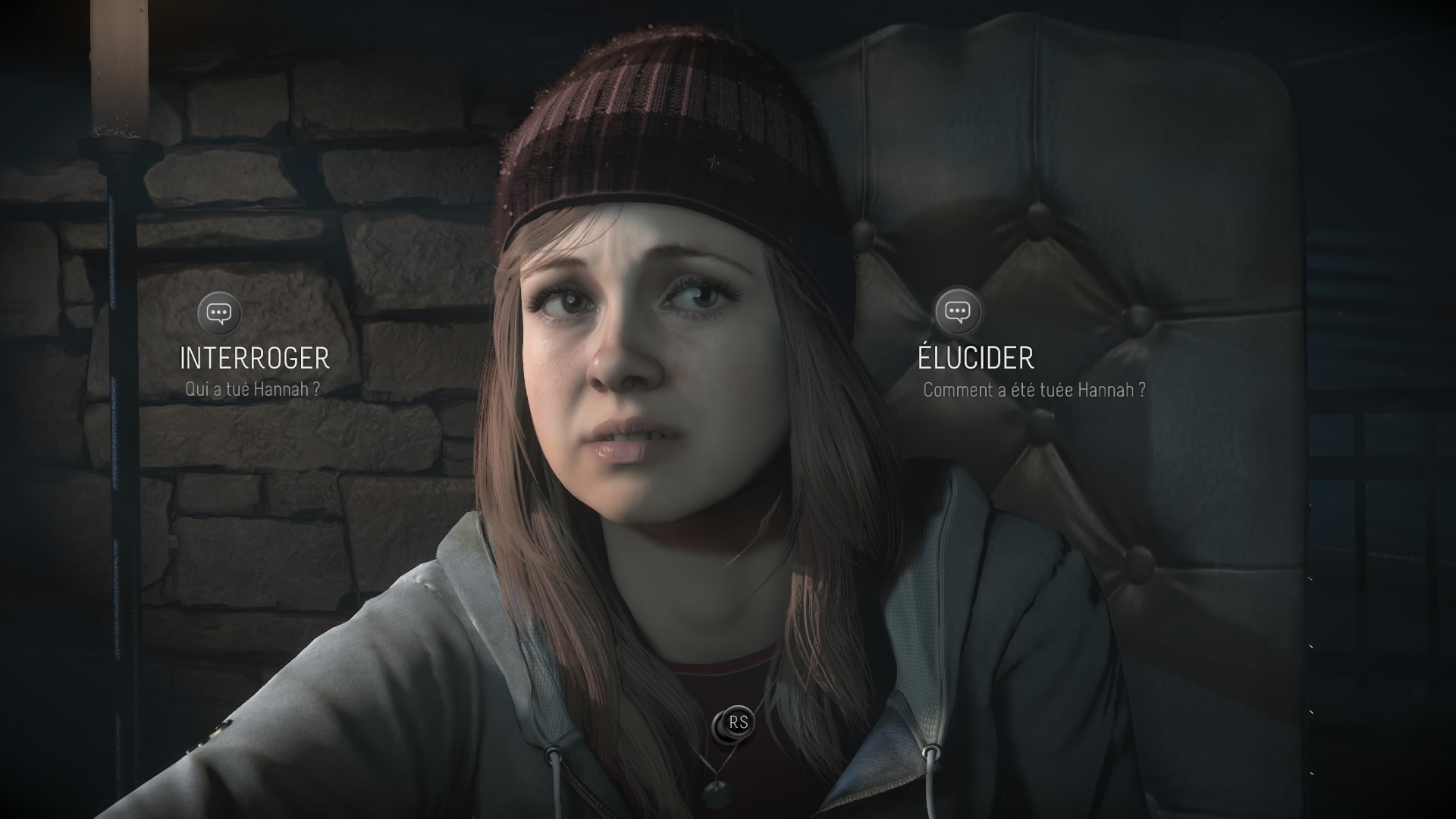The height and width of the screenshot is (819, 1456).
Task: Click the INTERROGER dialogue icon on the left
Action: [218, 312]
